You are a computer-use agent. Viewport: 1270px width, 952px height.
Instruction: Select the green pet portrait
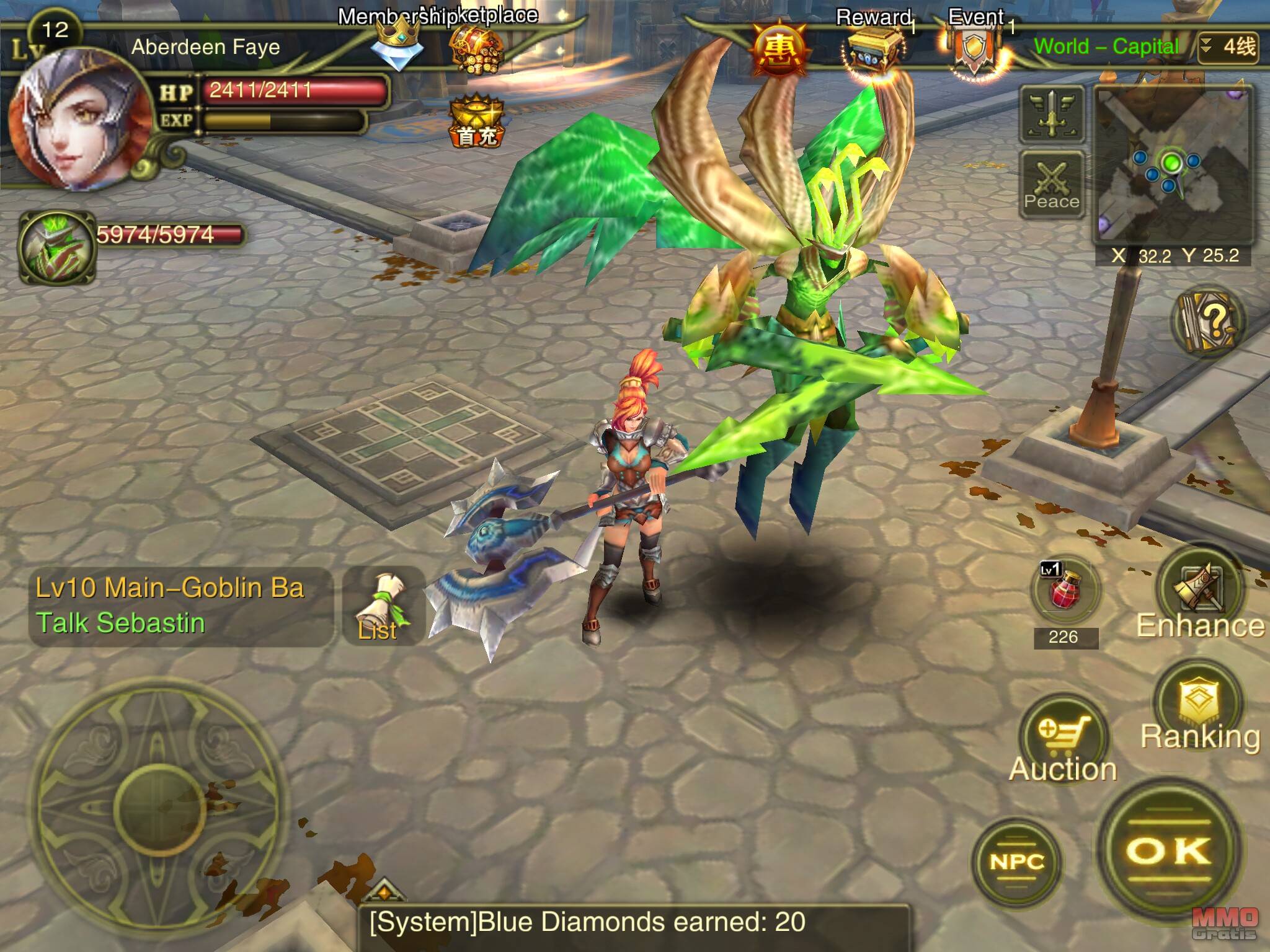(57, 247)
